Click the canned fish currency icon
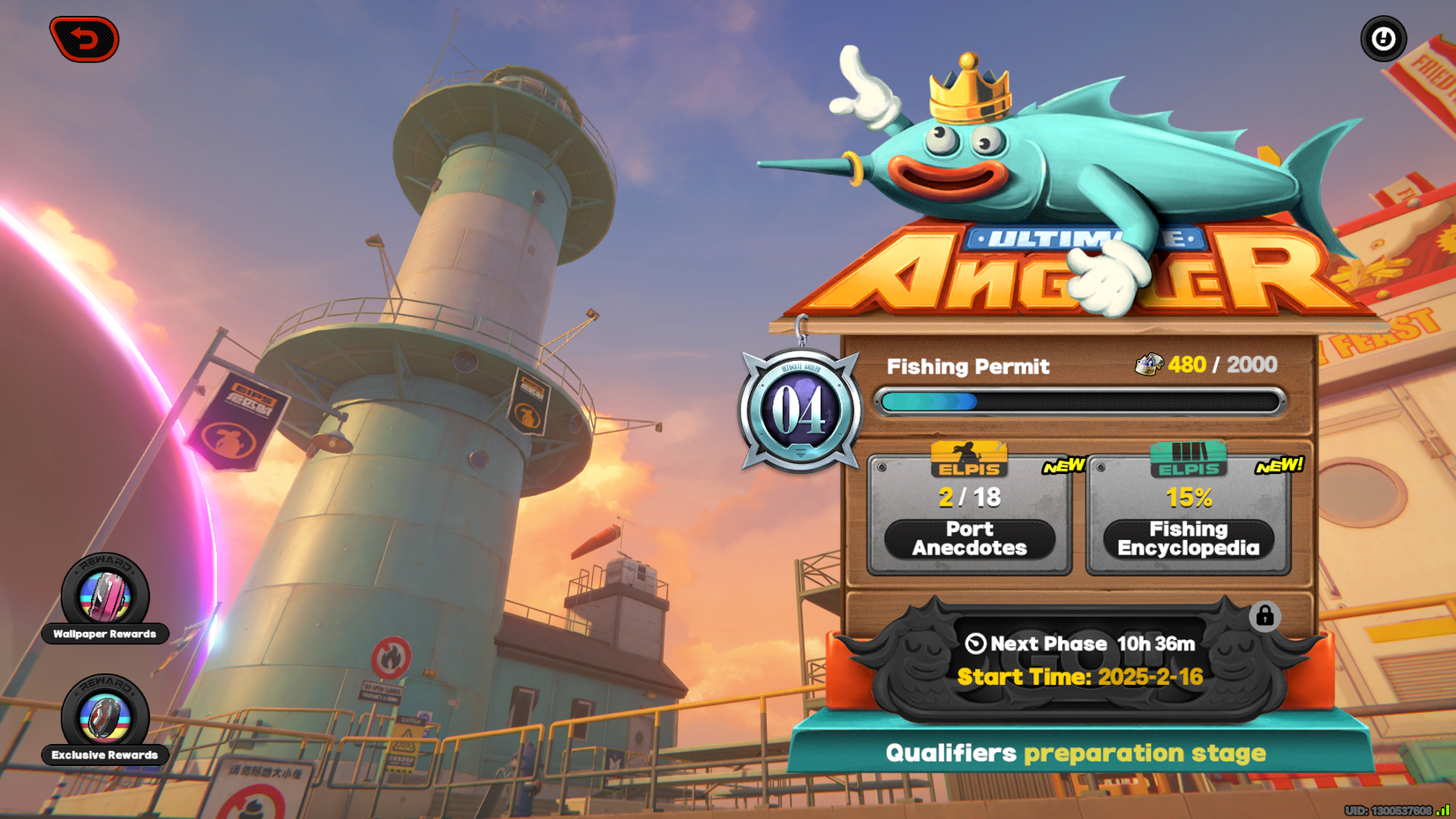 click(1150, 364)
